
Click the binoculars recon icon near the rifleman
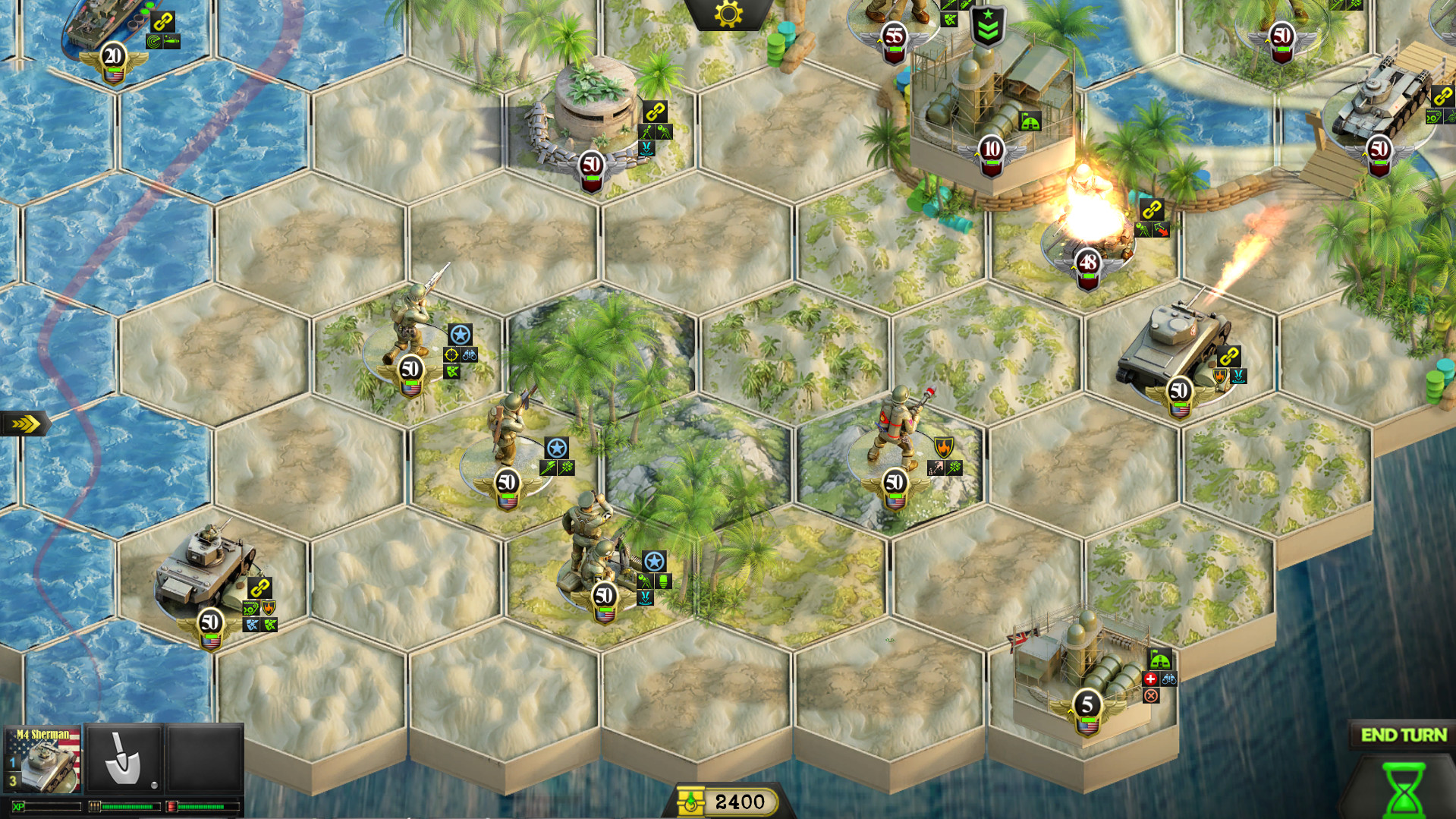click(470, 355)
